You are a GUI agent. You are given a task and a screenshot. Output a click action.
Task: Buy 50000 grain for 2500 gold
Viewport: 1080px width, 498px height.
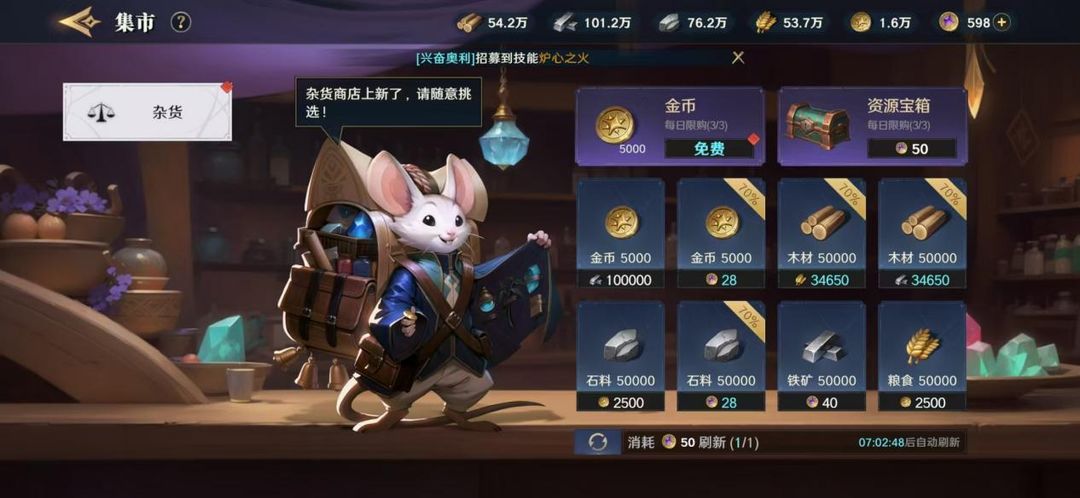(922, 402)
